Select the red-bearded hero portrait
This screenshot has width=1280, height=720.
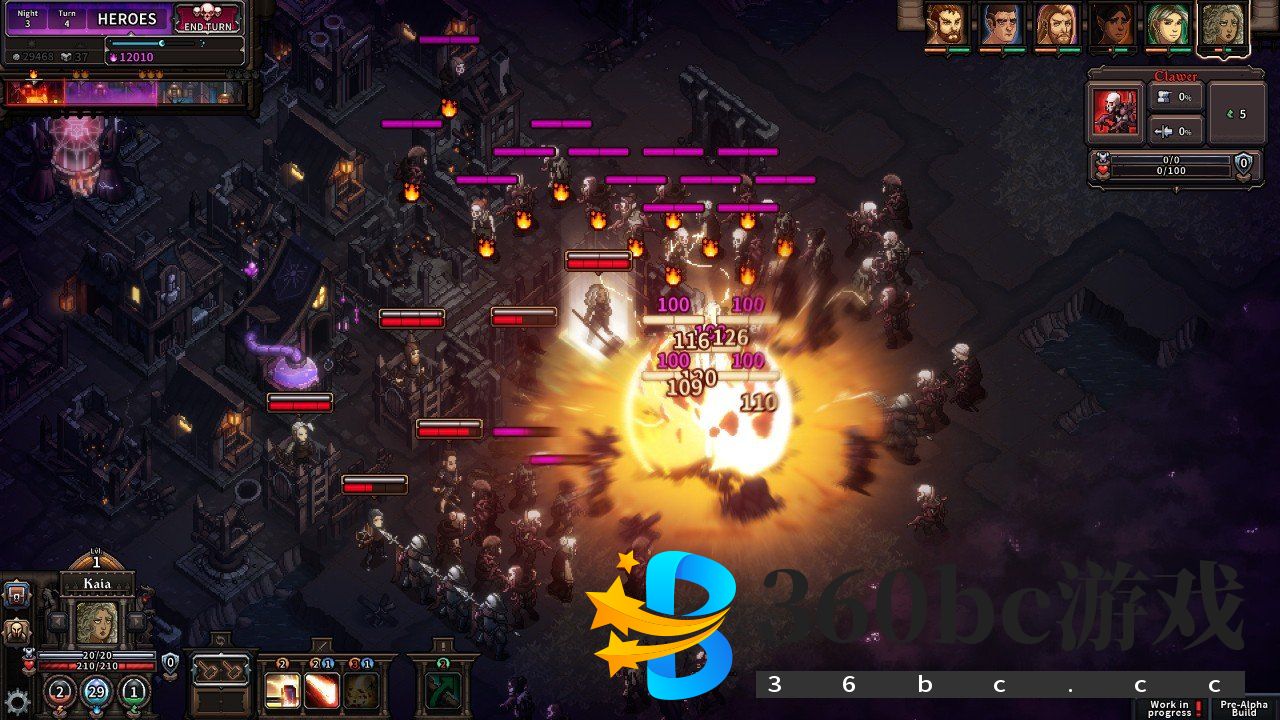pos(945,25)
